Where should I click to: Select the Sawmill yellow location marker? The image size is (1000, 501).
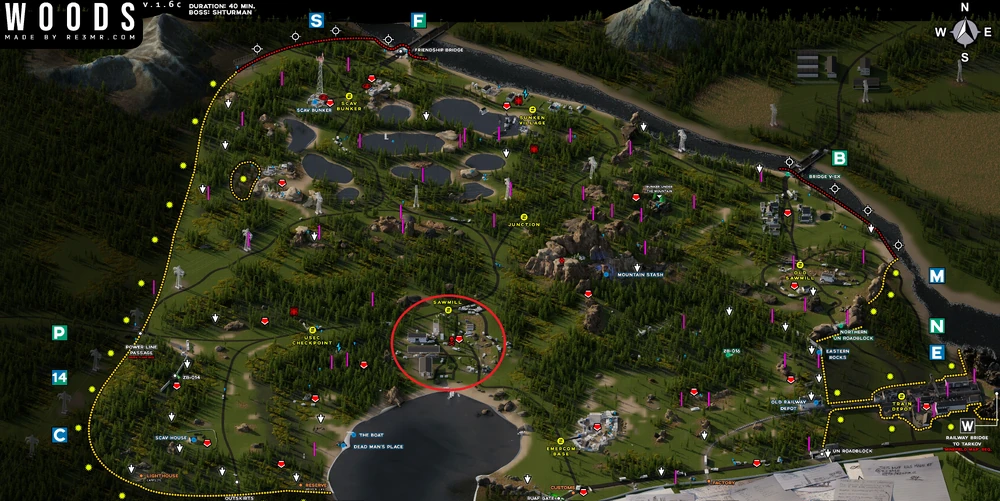pyautogui.click(x=448, y=310)
